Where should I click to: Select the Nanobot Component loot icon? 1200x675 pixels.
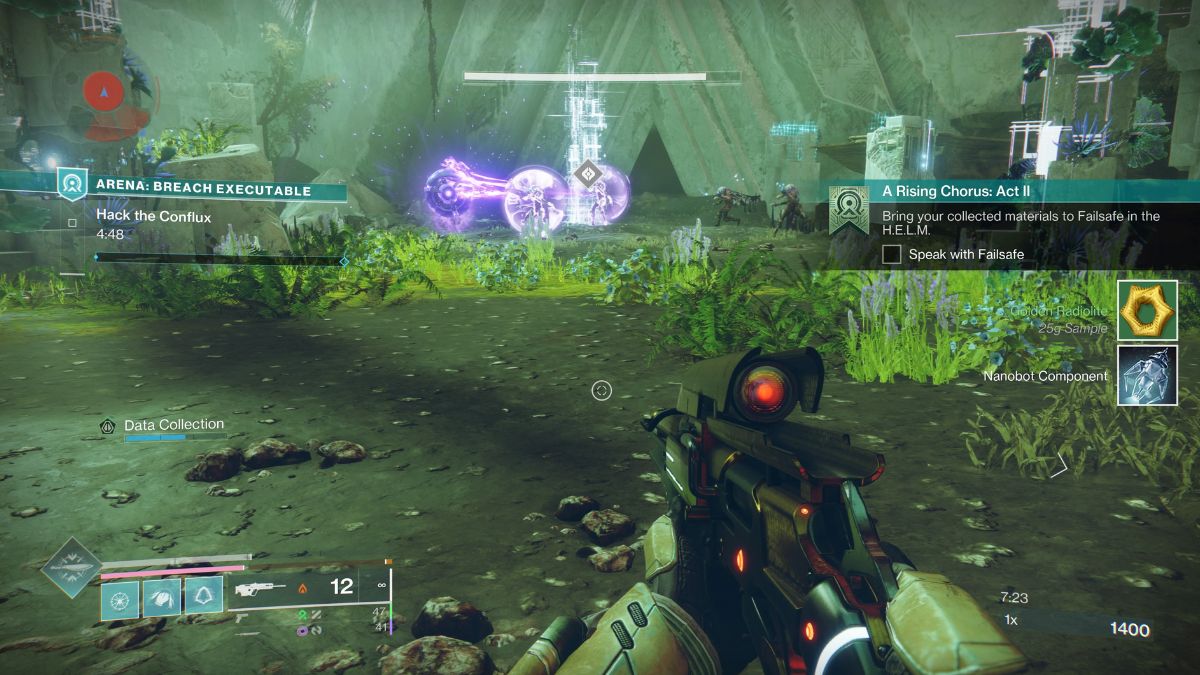pos(1147,376)
